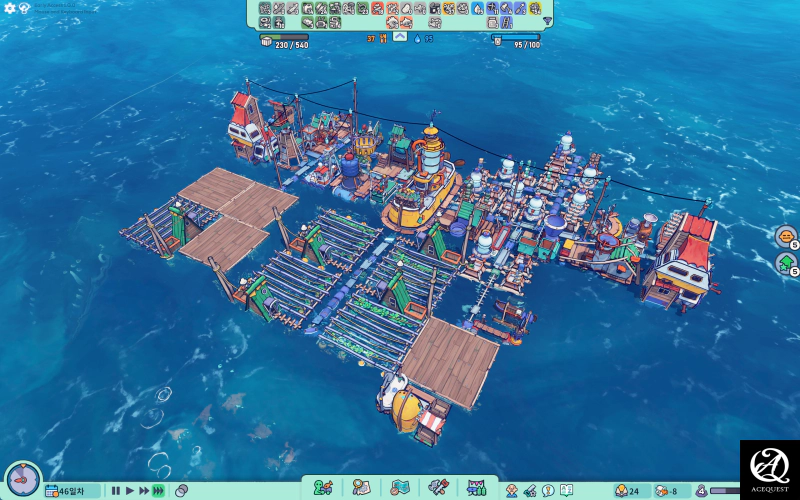Open the hammer and wrench build menu

pyautogui.click(x=438, y=488)
